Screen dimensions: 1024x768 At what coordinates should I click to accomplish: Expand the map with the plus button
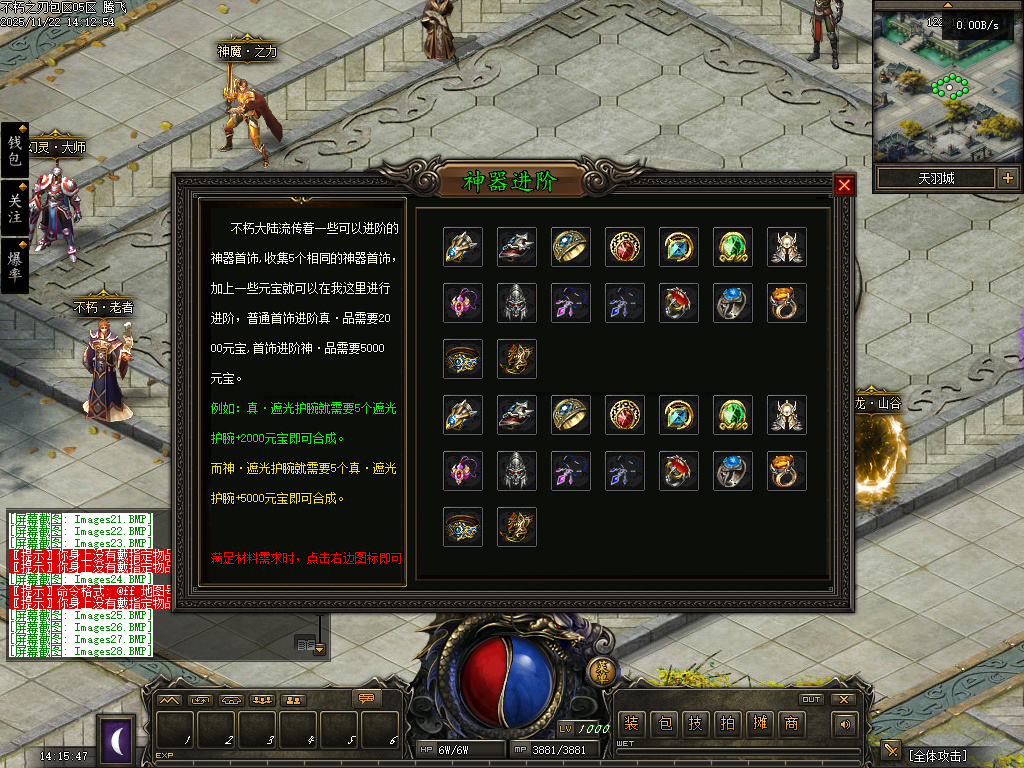pyautogui.click(x=1007, y=178)
